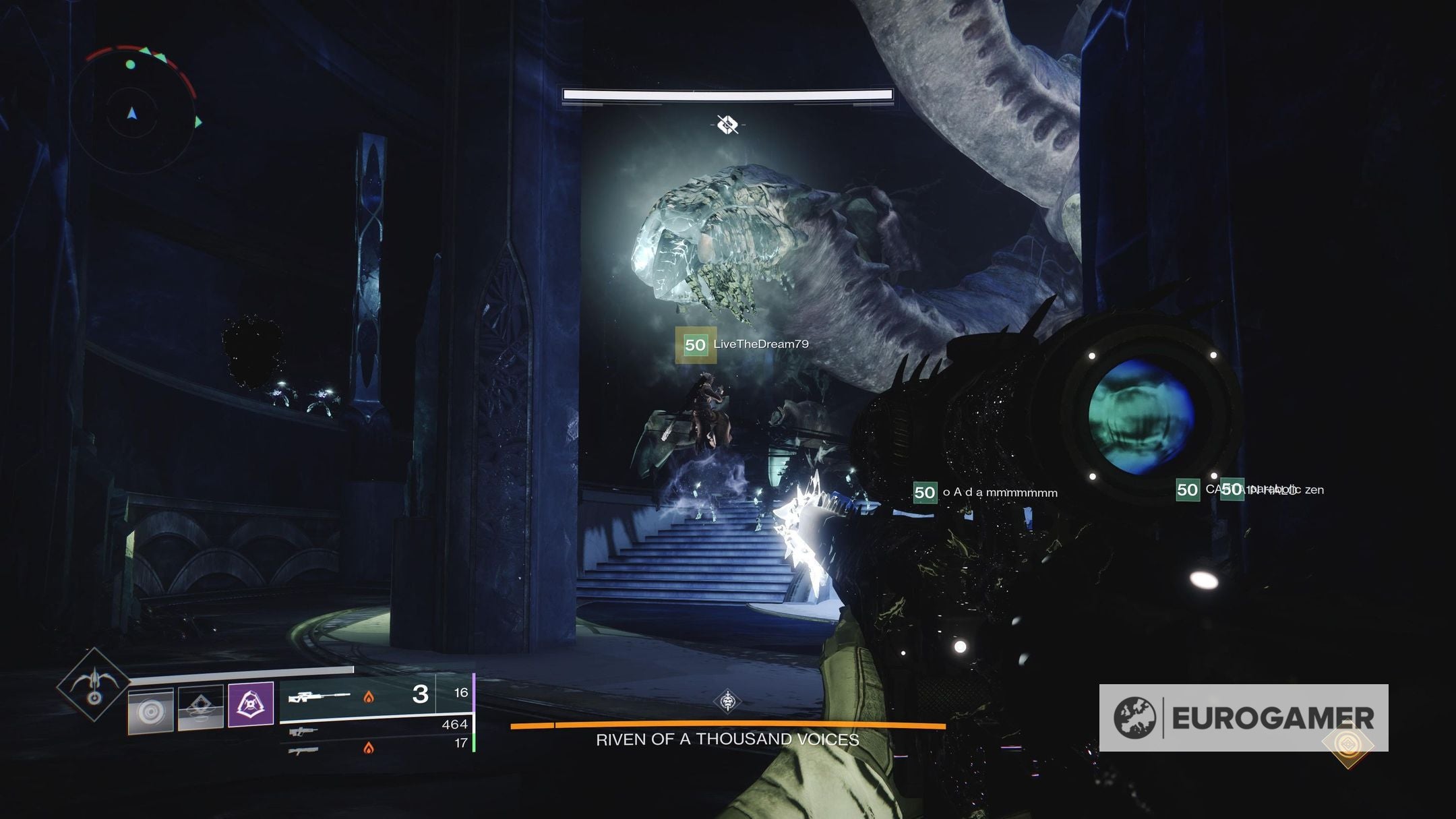
Task: Select the energy weapon slot icon
Action: (303, 731)
